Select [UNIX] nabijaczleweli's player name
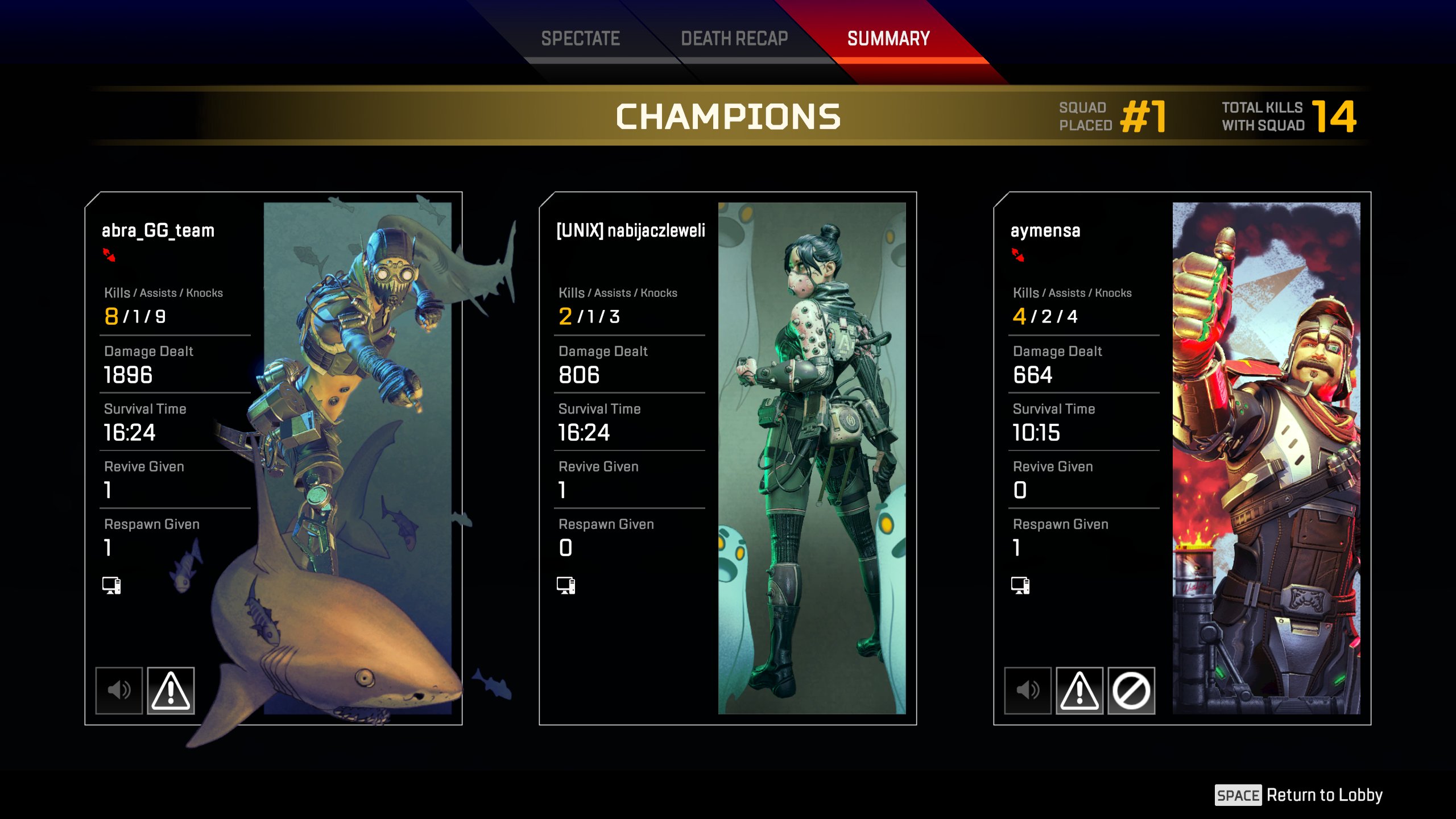Viewport: 1456px width, 819px height. [631, 230]
